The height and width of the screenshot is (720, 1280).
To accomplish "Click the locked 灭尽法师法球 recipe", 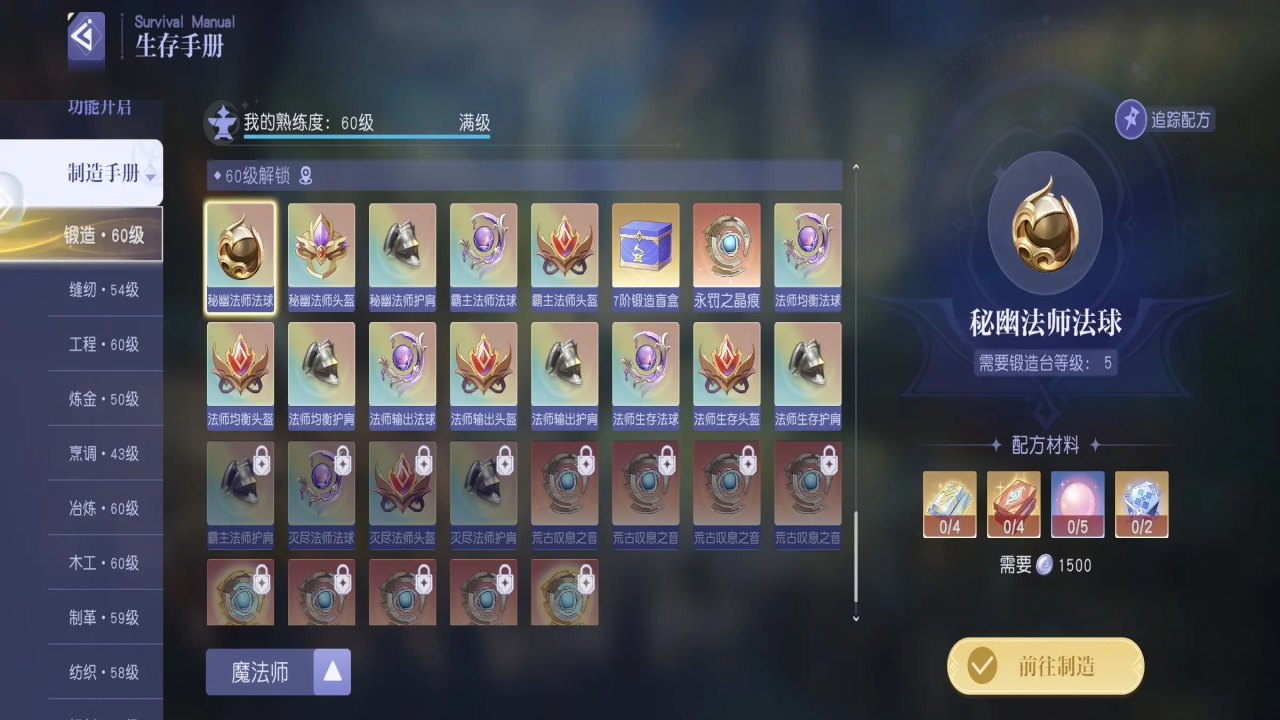I will [321, 494].
